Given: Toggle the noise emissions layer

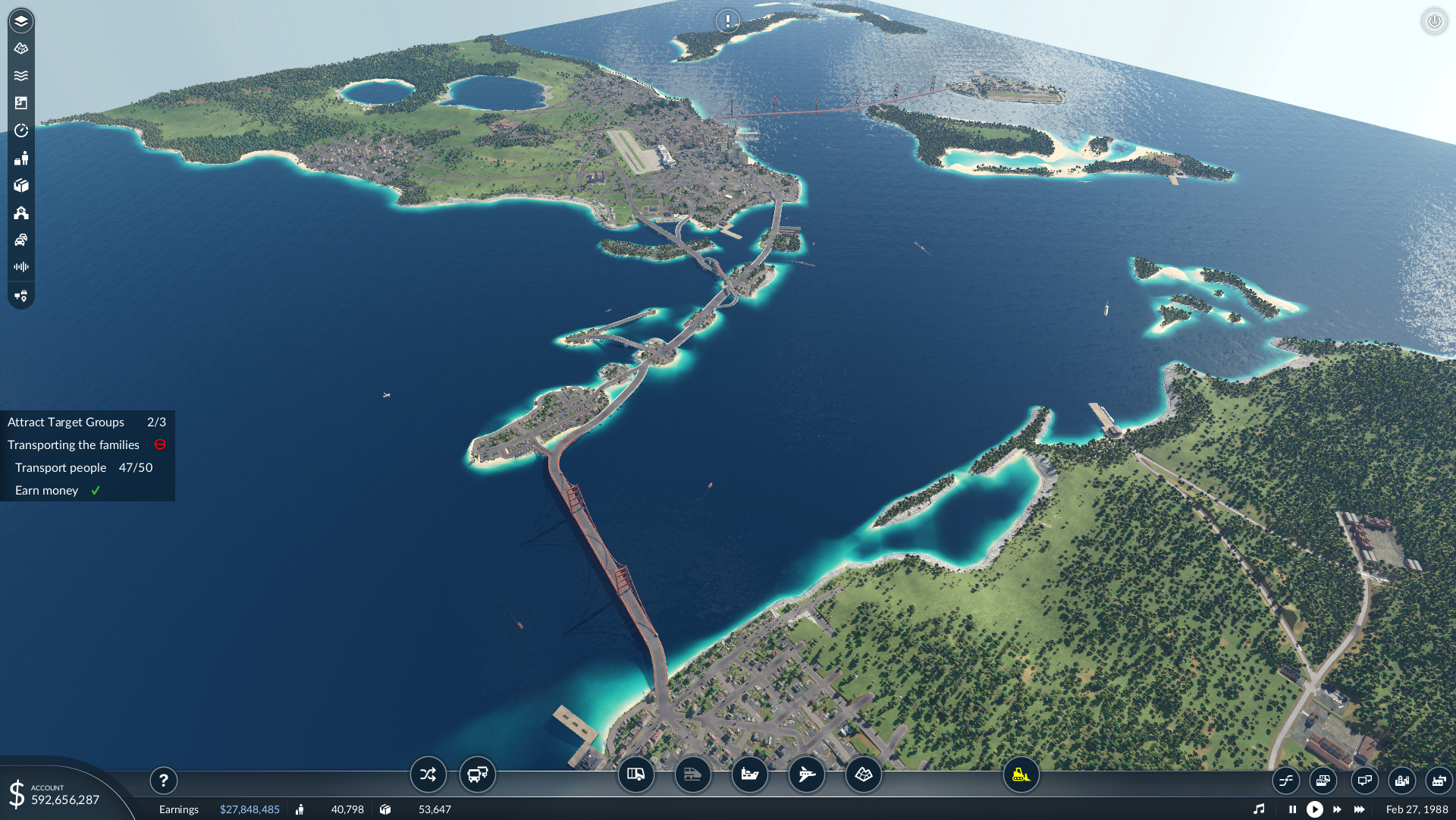Looking at the screenshot, I should click(21, 267).
